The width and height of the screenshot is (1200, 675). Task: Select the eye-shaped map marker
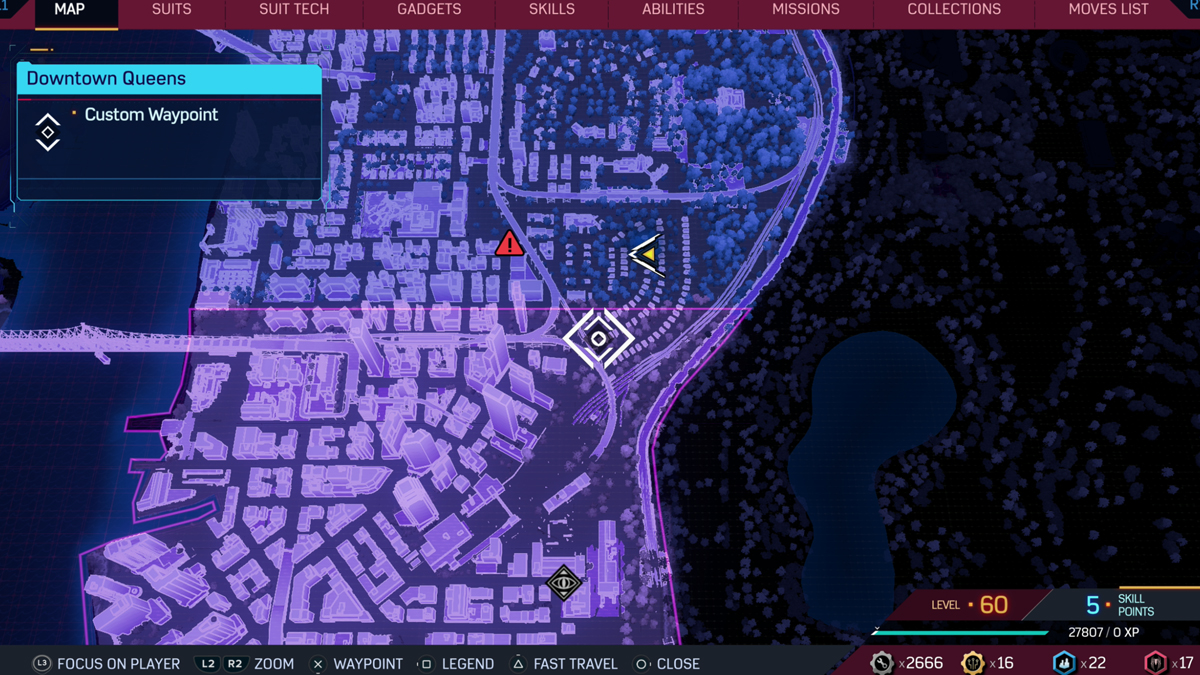[x=564, y=583]
